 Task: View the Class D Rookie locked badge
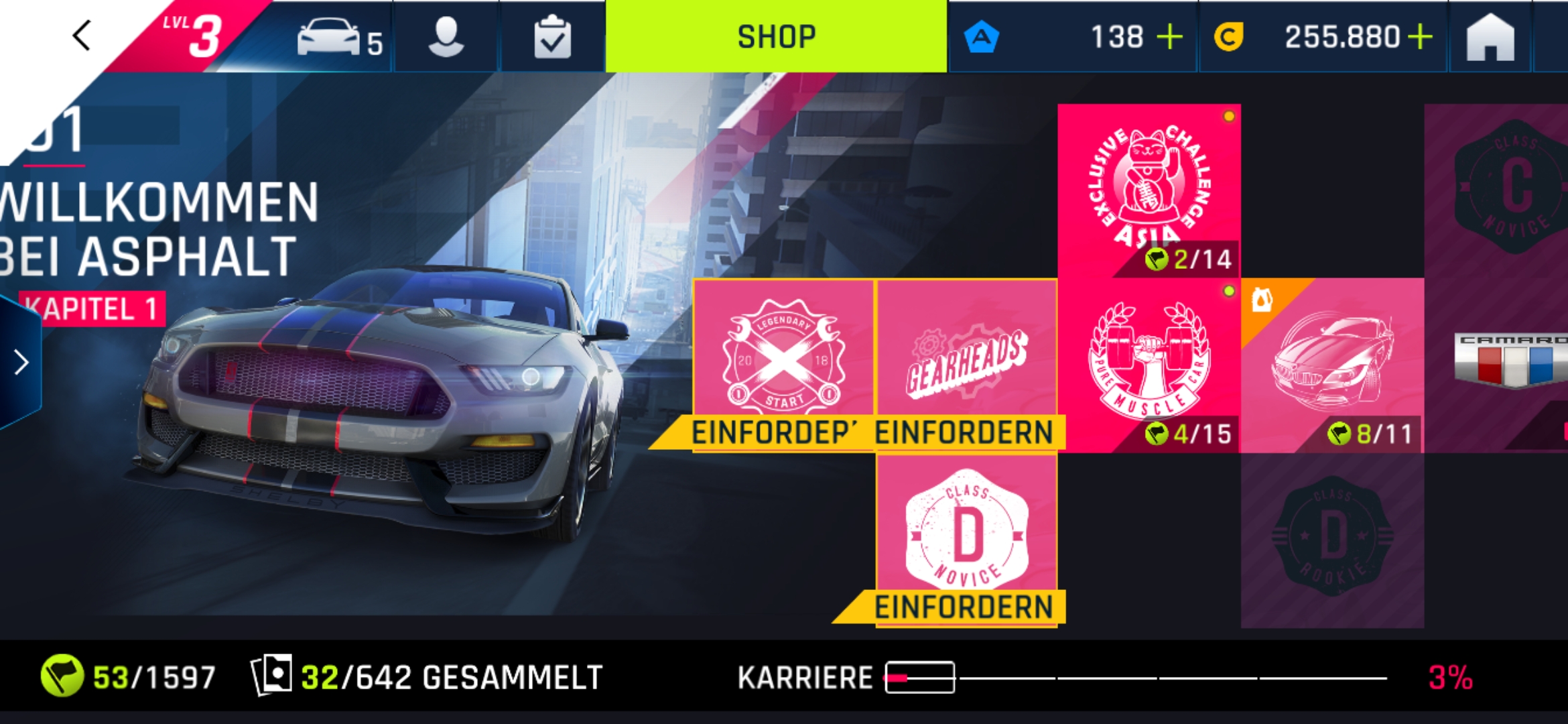(1333, 536)
